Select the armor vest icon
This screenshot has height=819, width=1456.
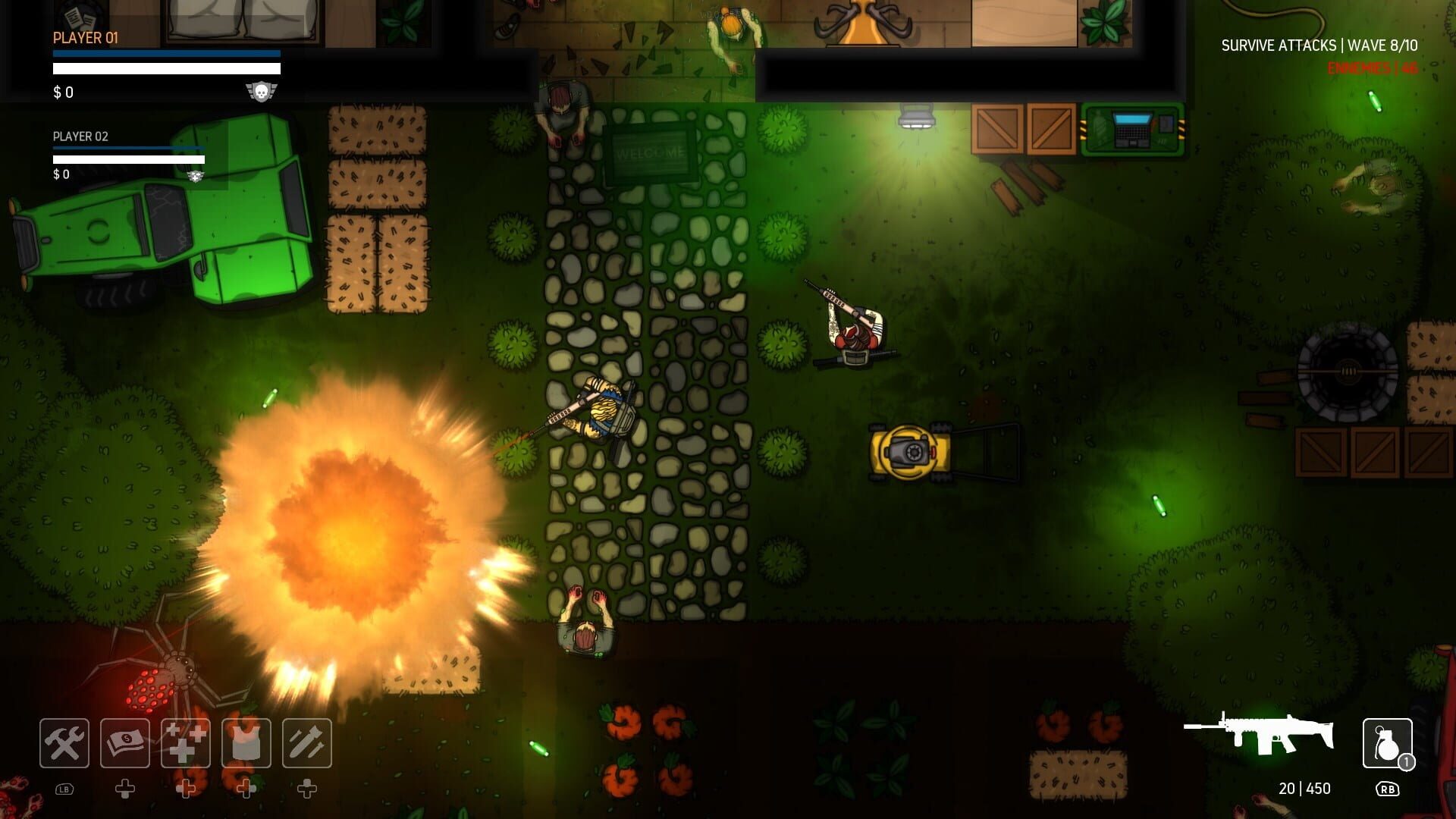tap(246, 743)
